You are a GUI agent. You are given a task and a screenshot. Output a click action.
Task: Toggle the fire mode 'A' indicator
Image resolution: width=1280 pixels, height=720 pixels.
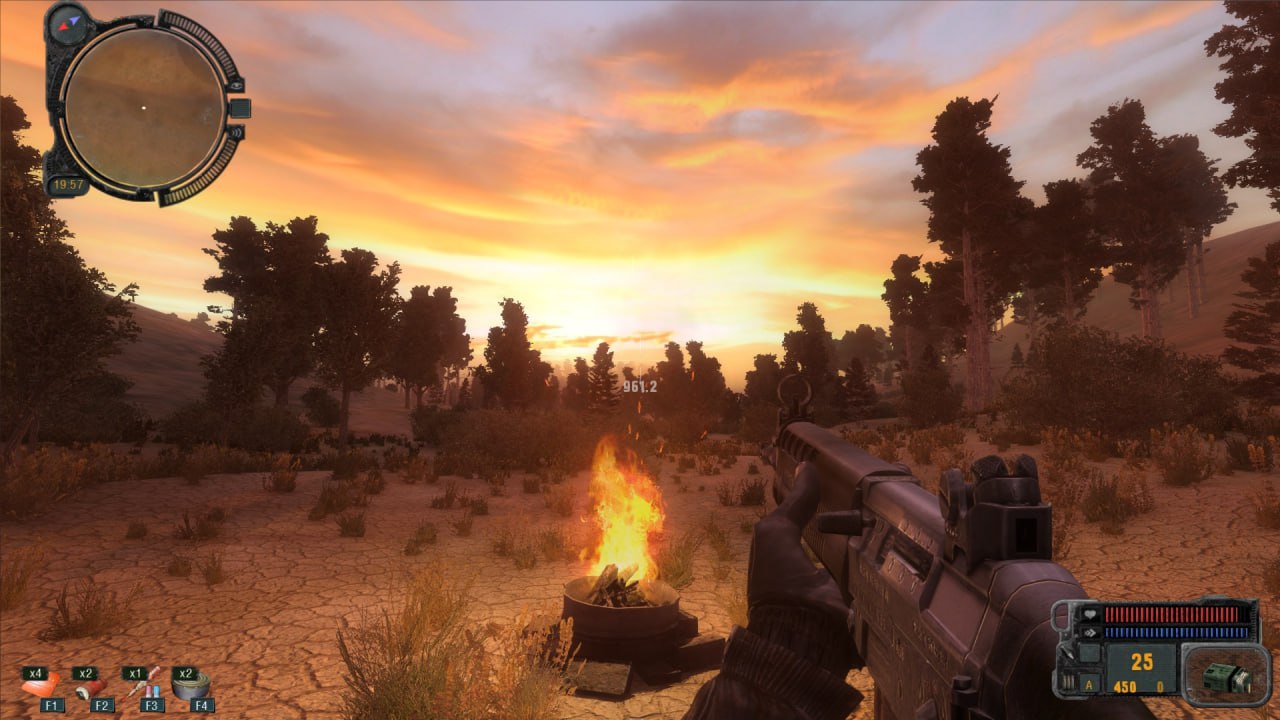tap(1087, 687)
